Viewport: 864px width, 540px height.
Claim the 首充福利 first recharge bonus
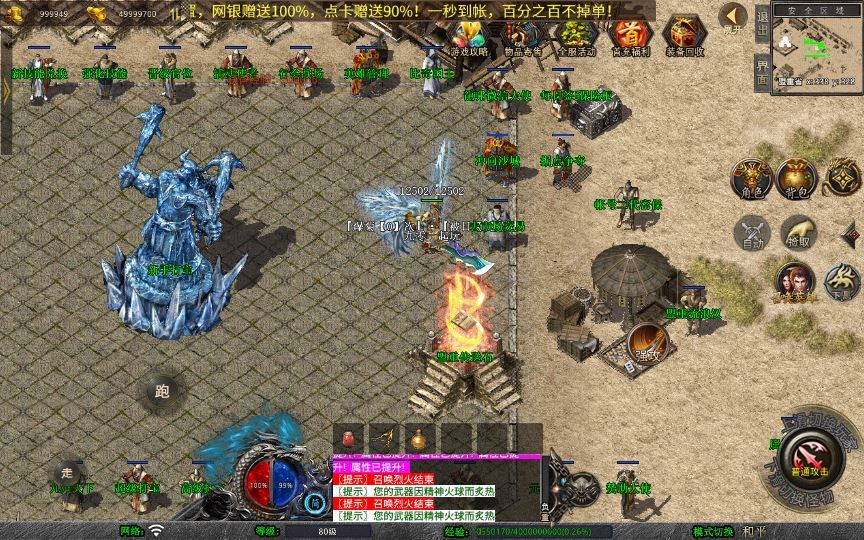pos(629,35)
